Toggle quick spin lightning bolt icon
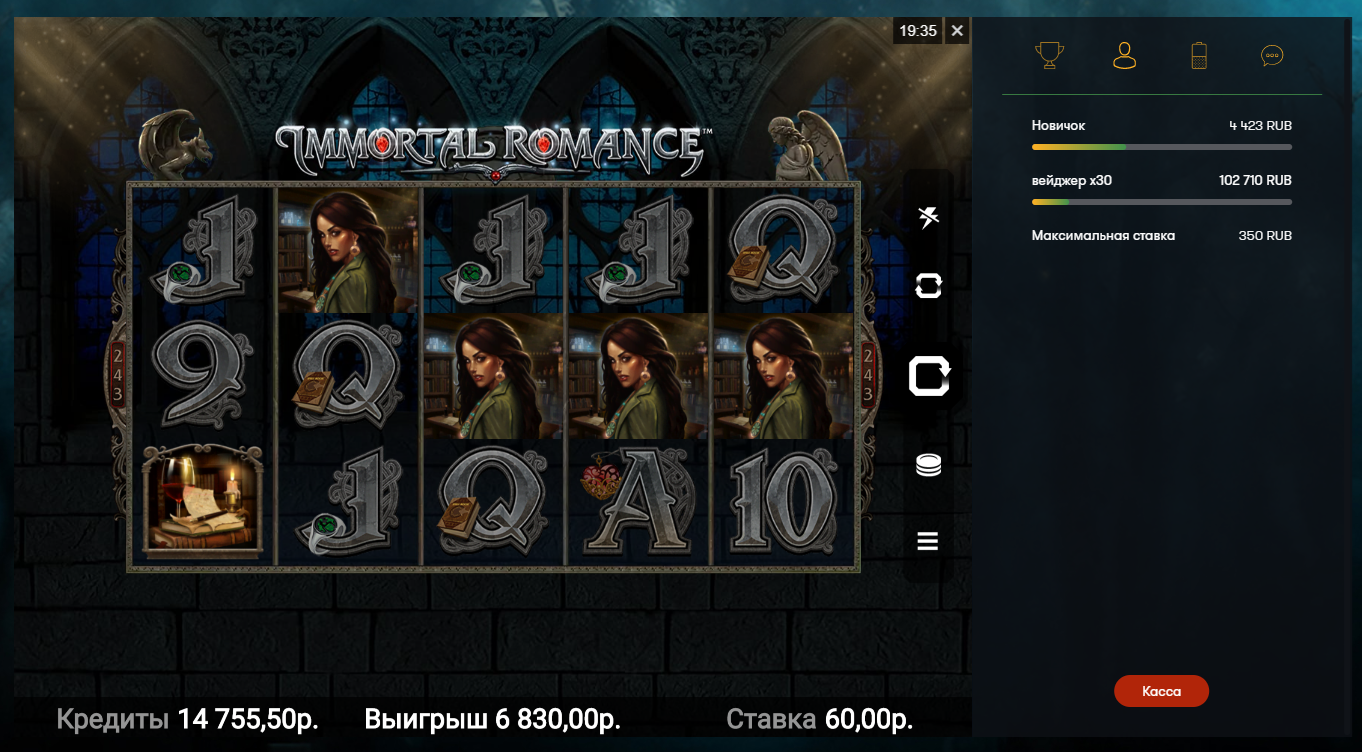Screen dimensions: 1362x752 click(928, 217)
